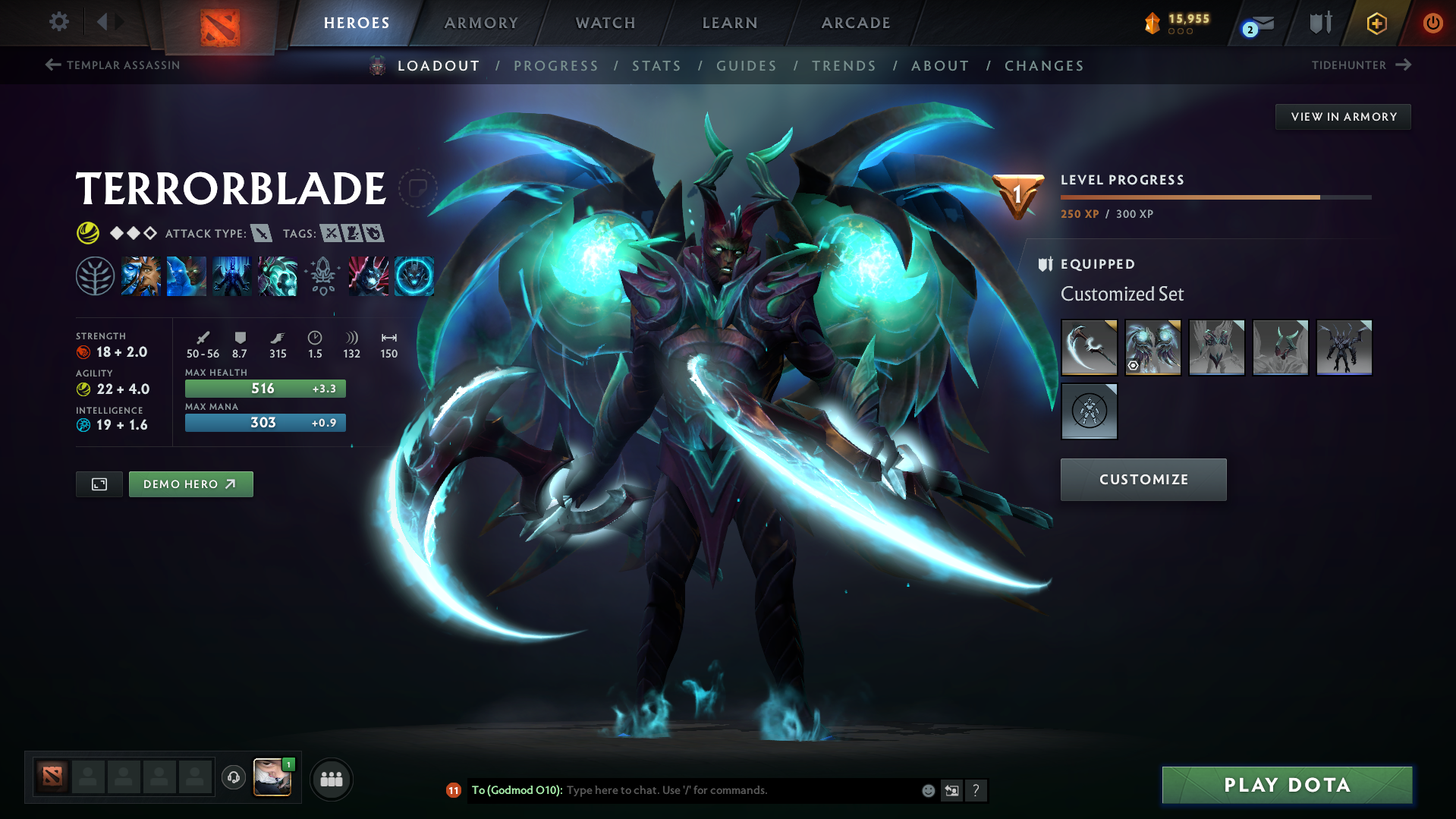Toggle the melee attack type filter tag

(x=263, y=234)
